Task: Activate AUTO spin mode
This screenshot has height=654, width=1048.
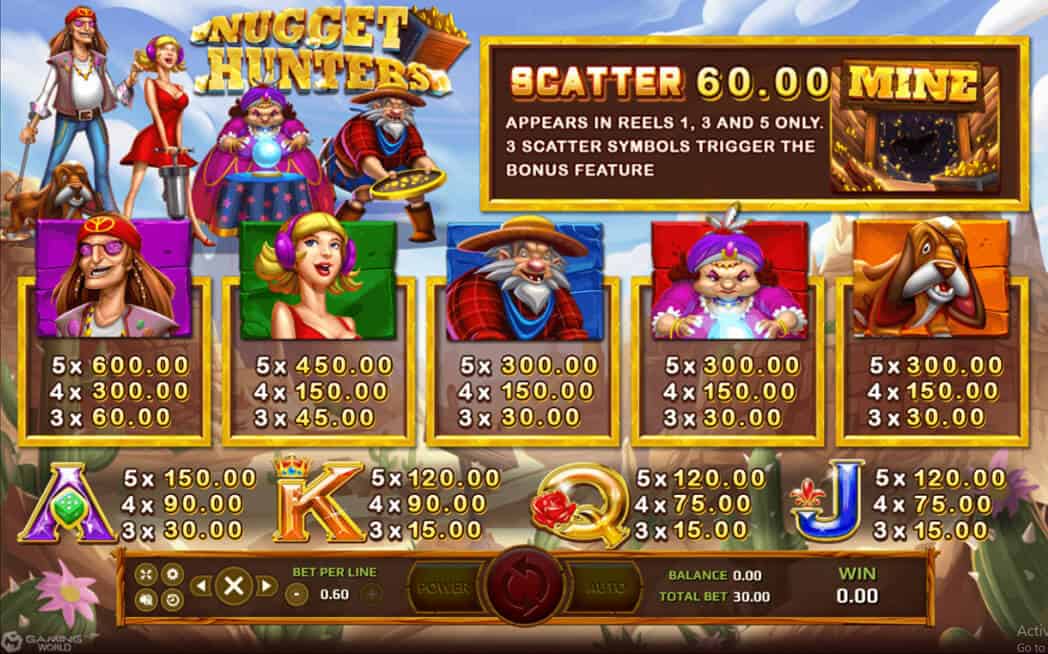Action: [604, 588]
